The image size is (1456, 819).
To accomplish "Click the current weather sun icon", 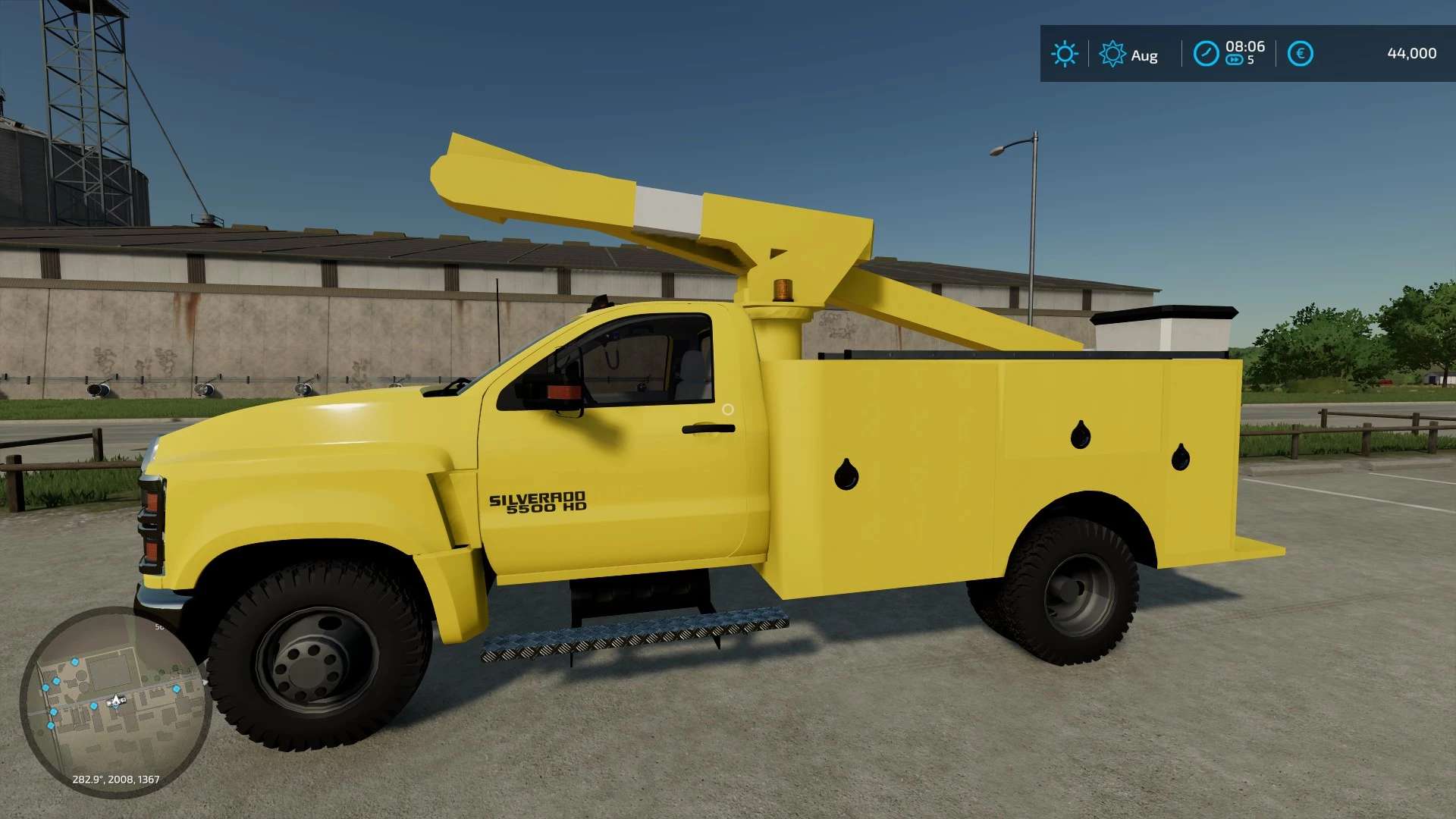I will 1065,53.
